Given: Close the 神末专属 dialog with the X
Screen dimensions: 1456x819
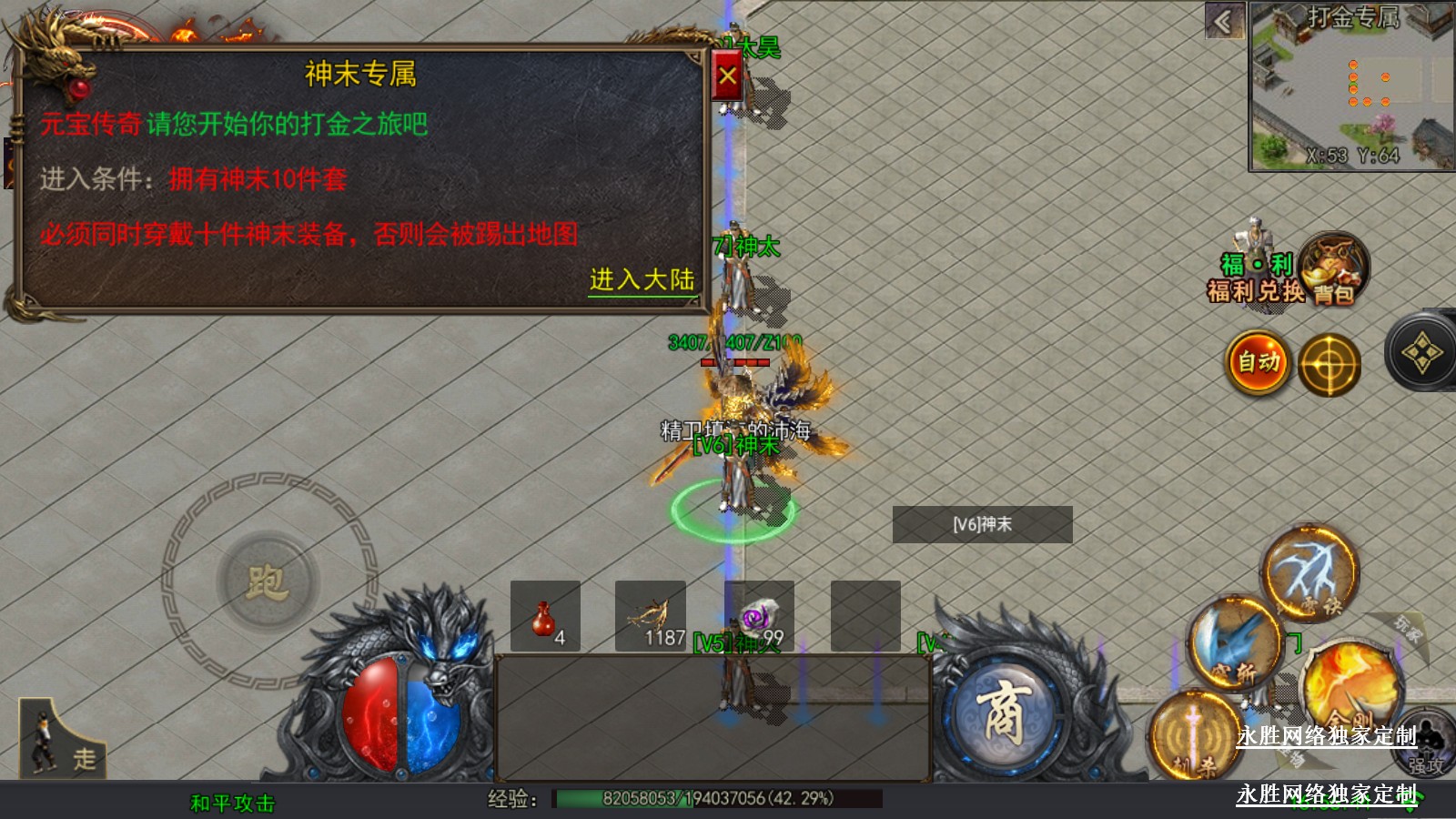Looking at the screenshot, I should 727,76.
